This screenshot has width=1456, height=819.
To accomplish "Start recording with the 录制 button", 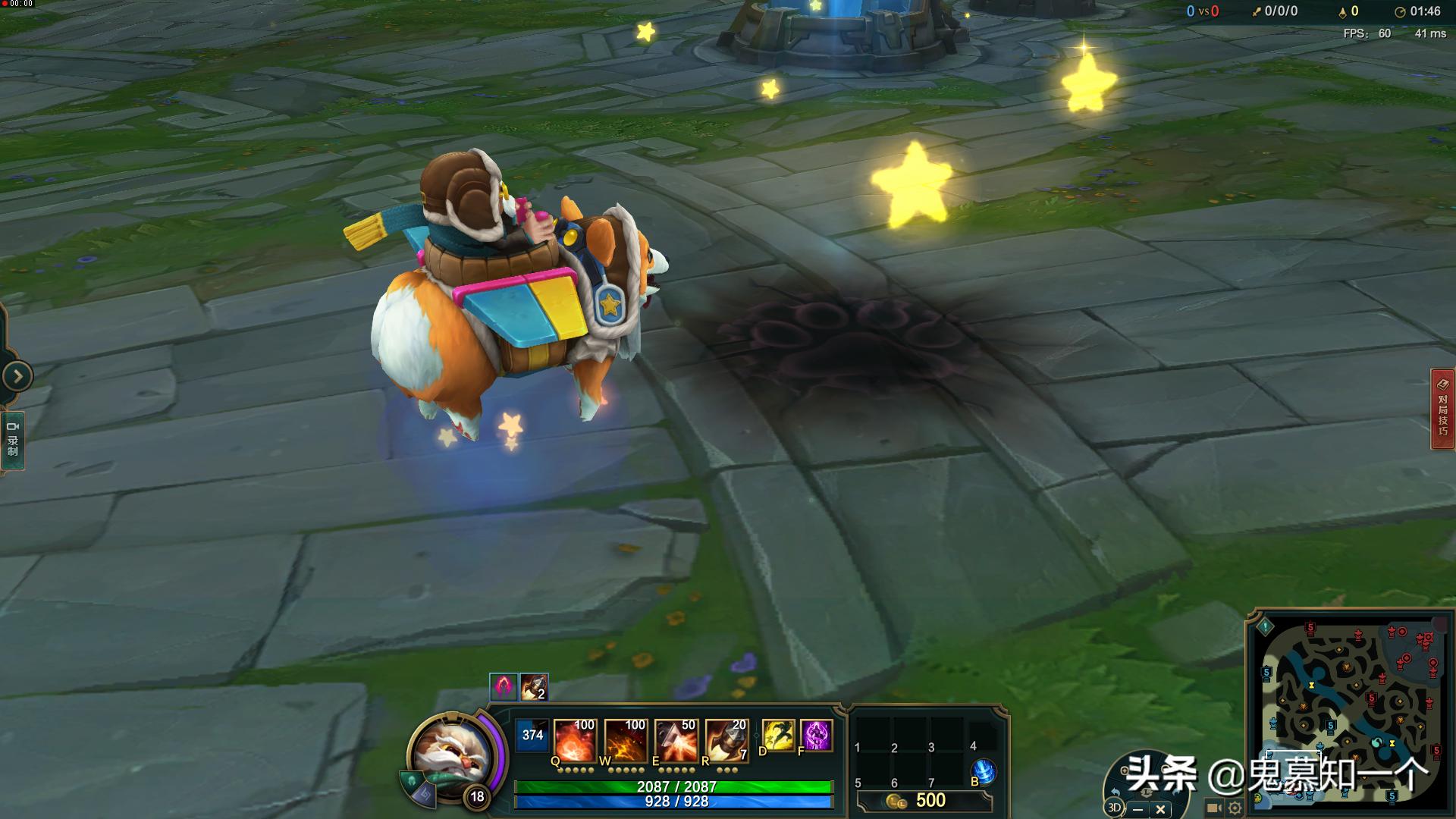I will coord(13,441).
